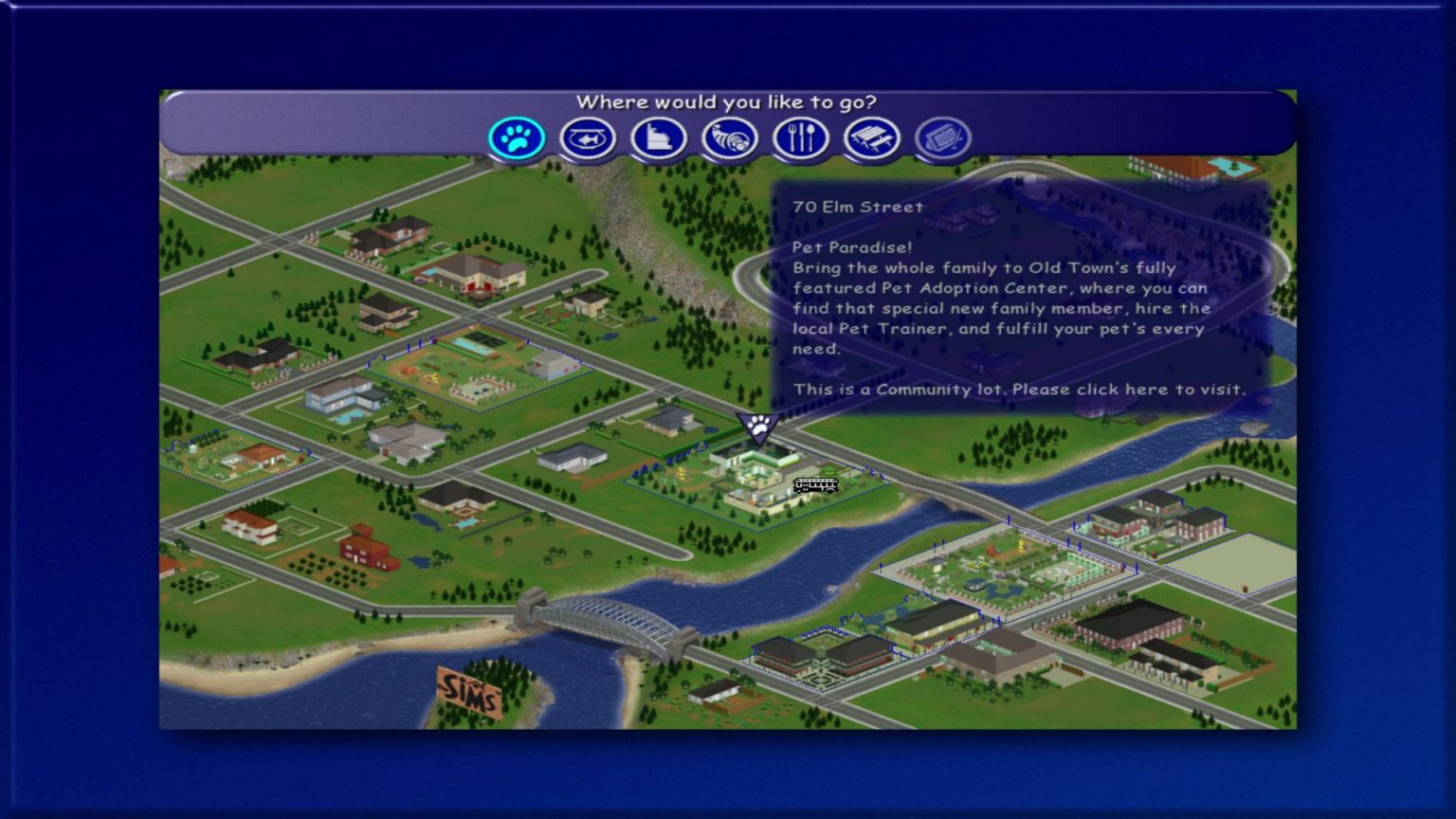
Task: Select the cornucopia market category icon
Action: (730, 137)
